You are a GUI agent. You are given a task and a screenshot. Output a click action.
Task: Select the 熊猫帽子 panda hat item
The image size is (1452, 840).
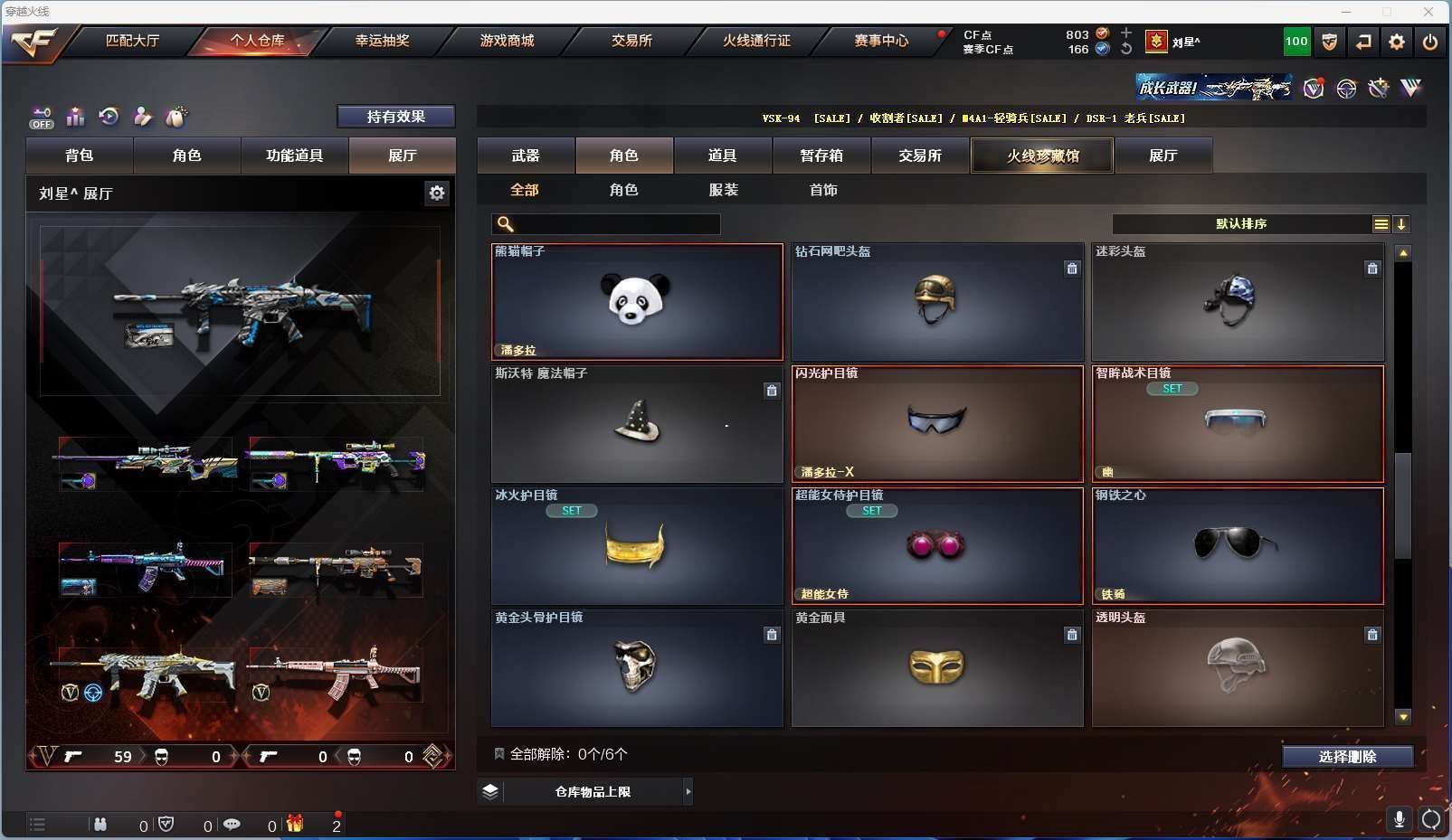coord(637,301)
